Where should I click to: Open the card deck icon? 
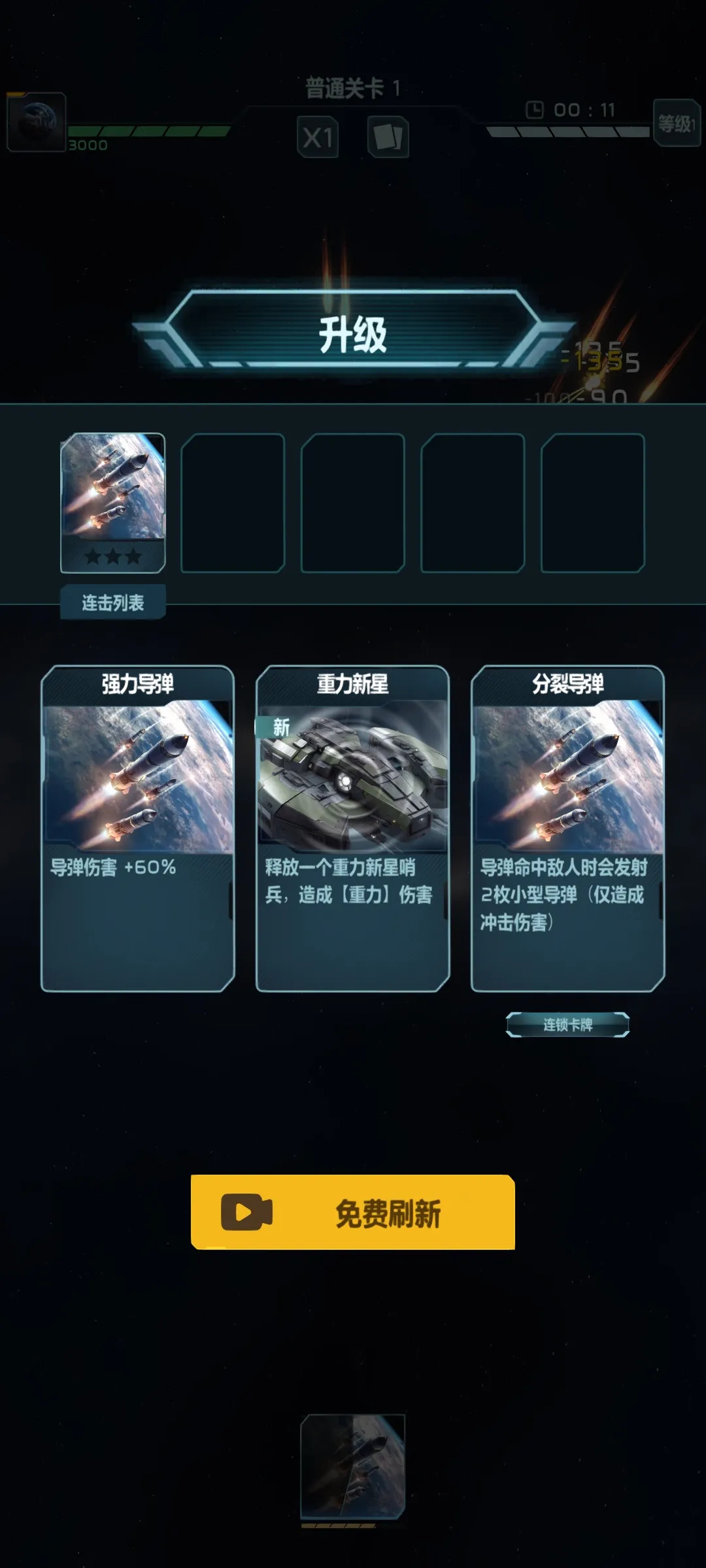click(x=388, y=137)
